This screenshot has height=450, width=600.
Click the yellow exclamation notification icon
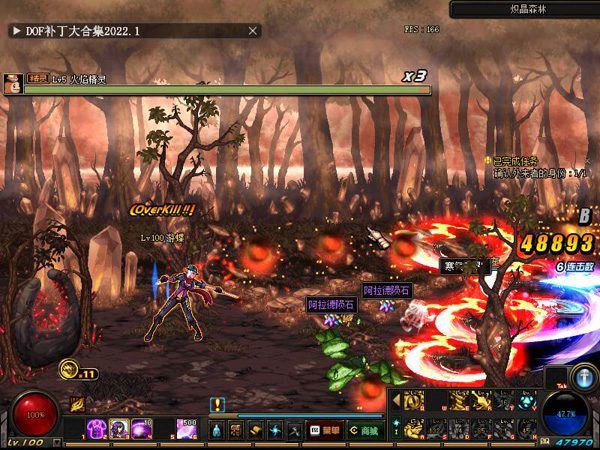point(216,405)
